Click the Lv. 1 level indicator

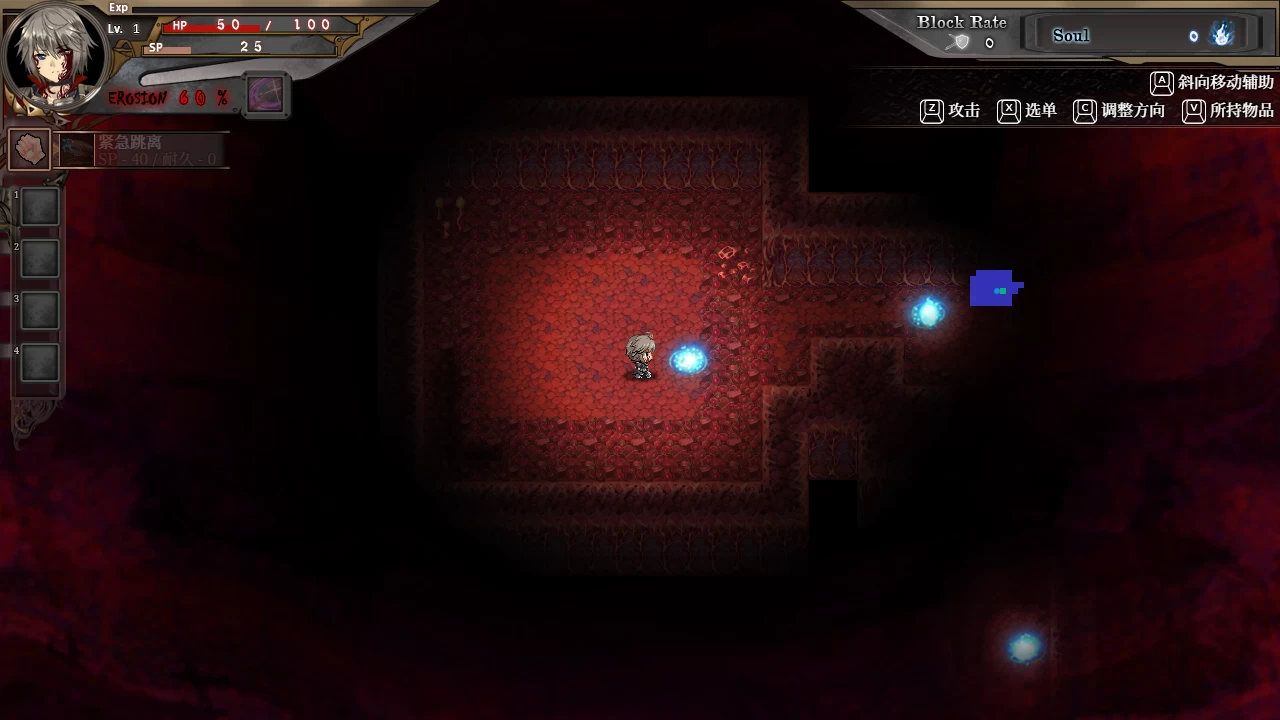(x=122, y=28)
